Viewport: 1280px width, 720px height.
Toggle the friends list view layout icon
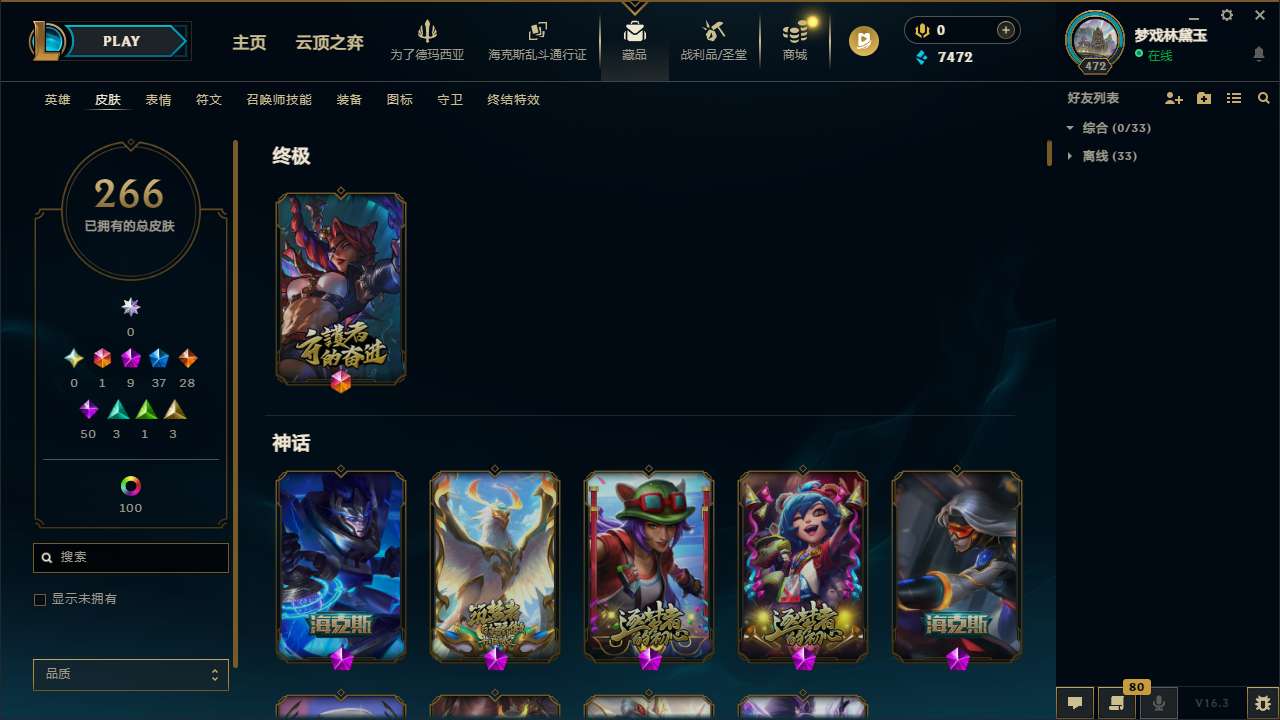(1234, 98)
